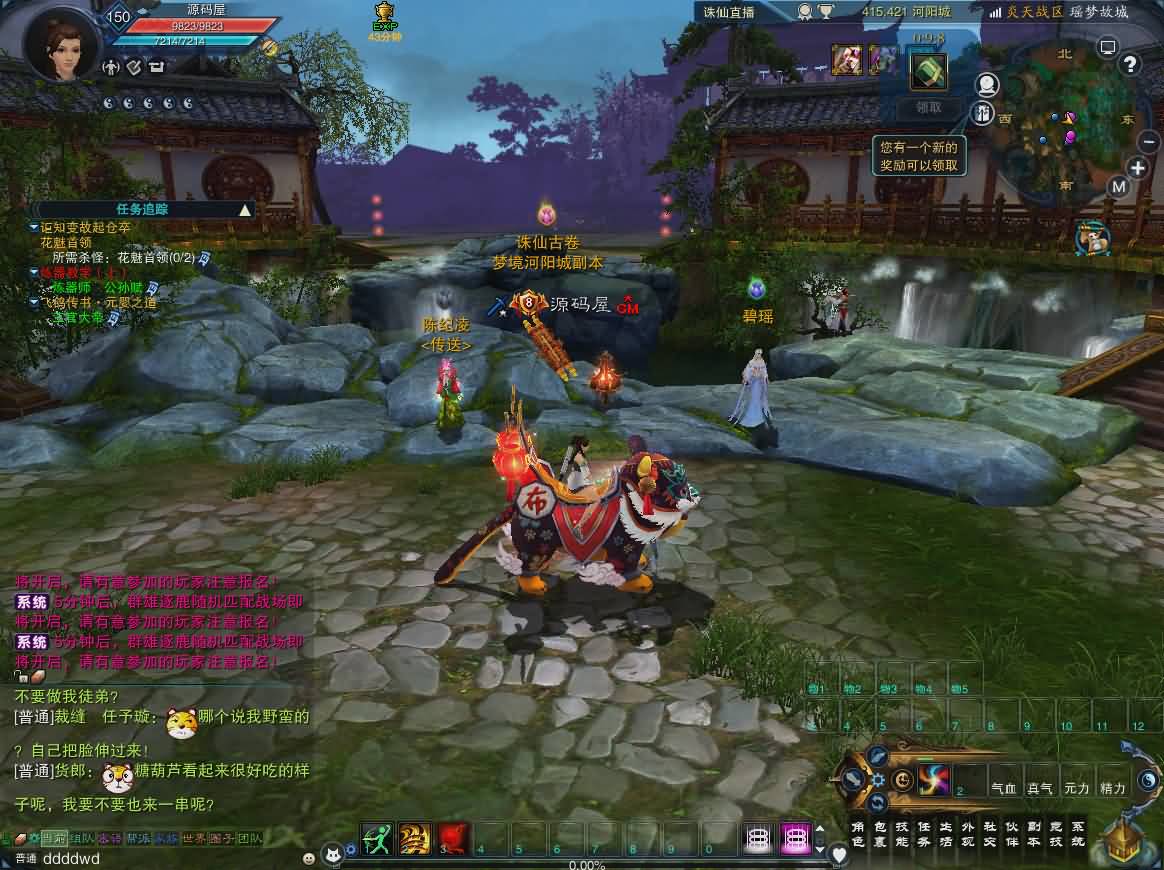Zoom out the minimap with the minus button
Image resolution: width=1164 pixels, height=870 pixels.
point(1149,142)
